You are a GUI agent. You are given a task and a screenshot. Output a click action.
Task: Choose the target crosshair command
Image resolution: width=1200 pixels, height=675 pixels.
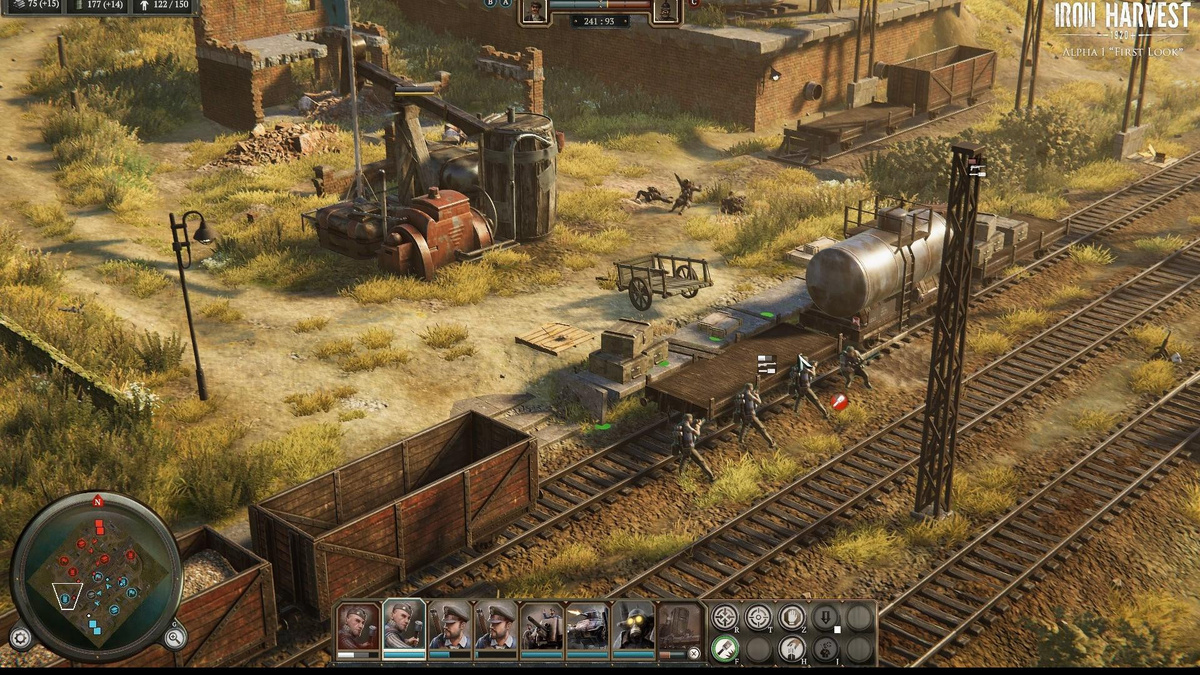click(x=759, y=617)
